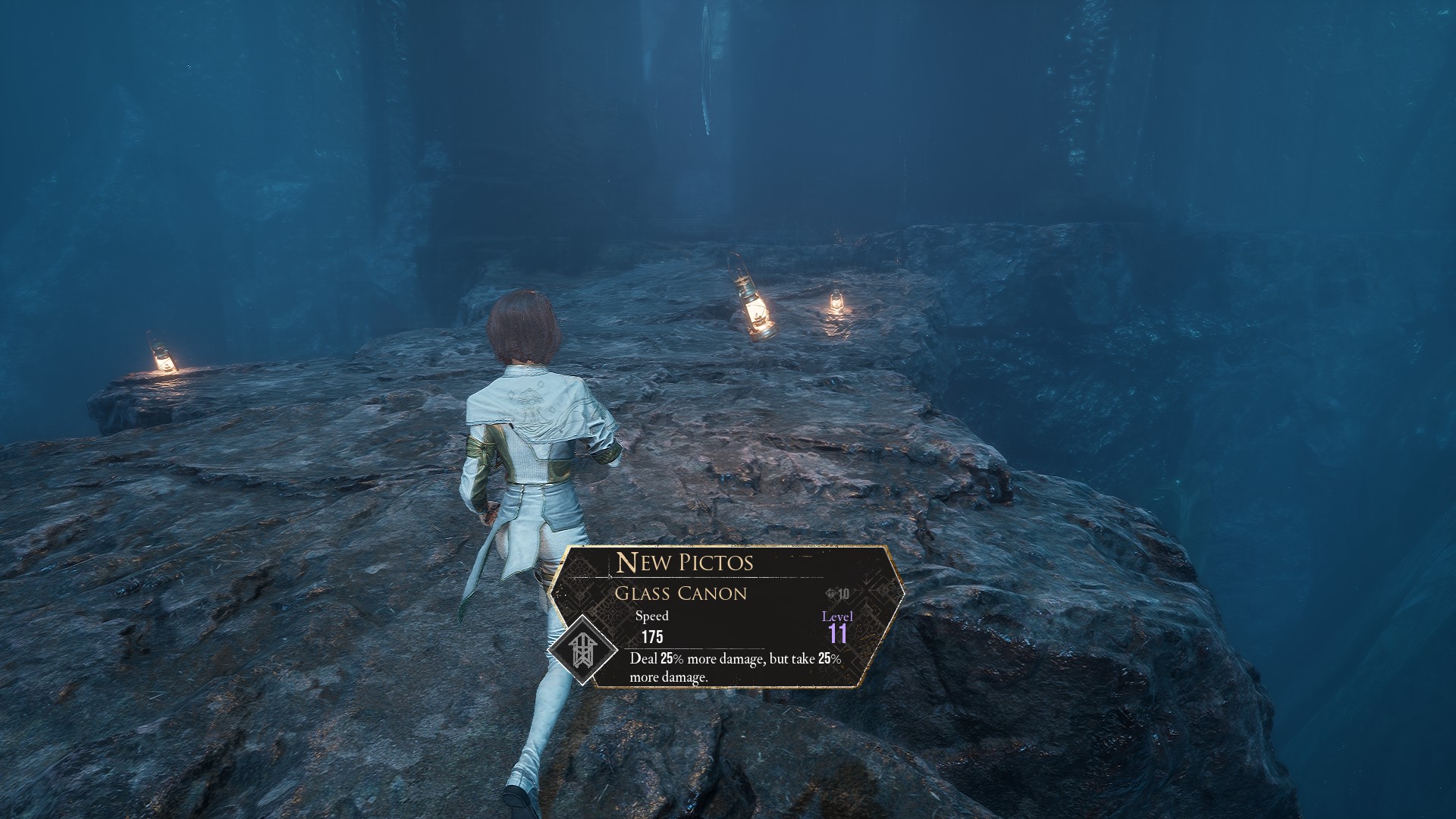Select the Glass Canon pictos emblem icon
1456x819 pixels.
pyautogui.click(x=581, y=650)
